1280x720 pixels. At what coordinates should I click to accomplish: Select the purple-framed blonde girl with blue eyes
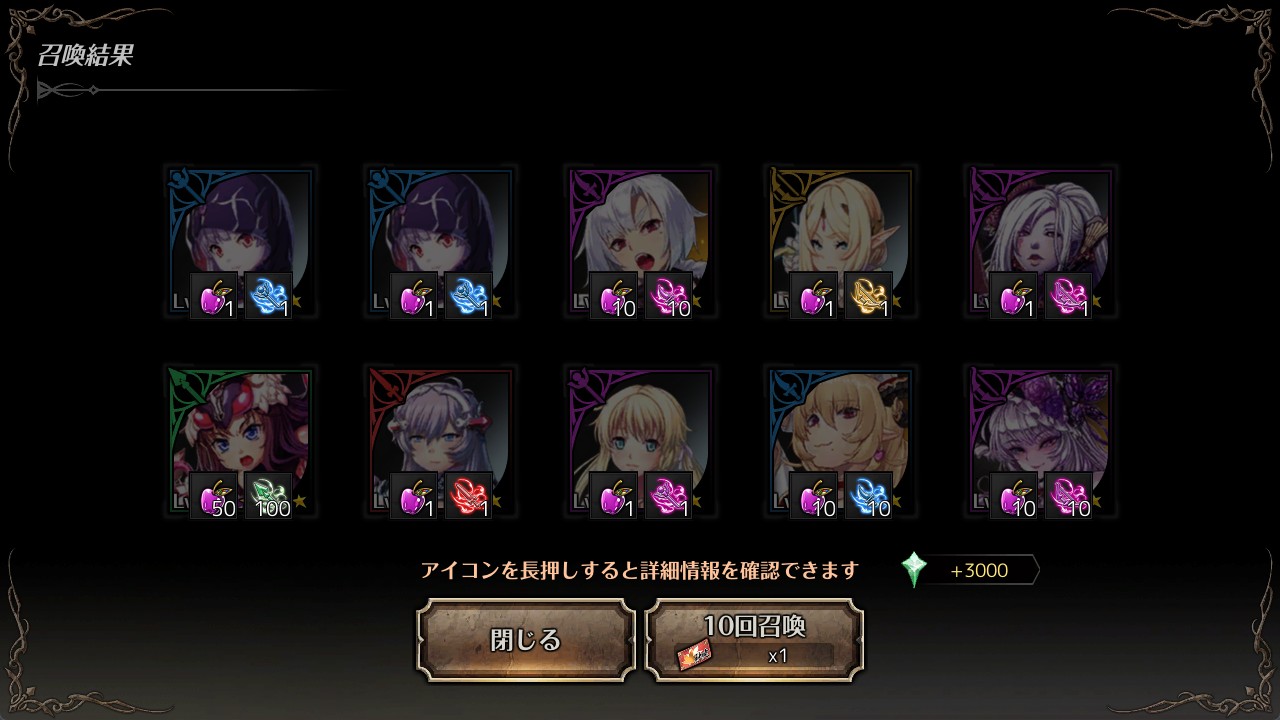pyautogui.click(x=640, y=440)
